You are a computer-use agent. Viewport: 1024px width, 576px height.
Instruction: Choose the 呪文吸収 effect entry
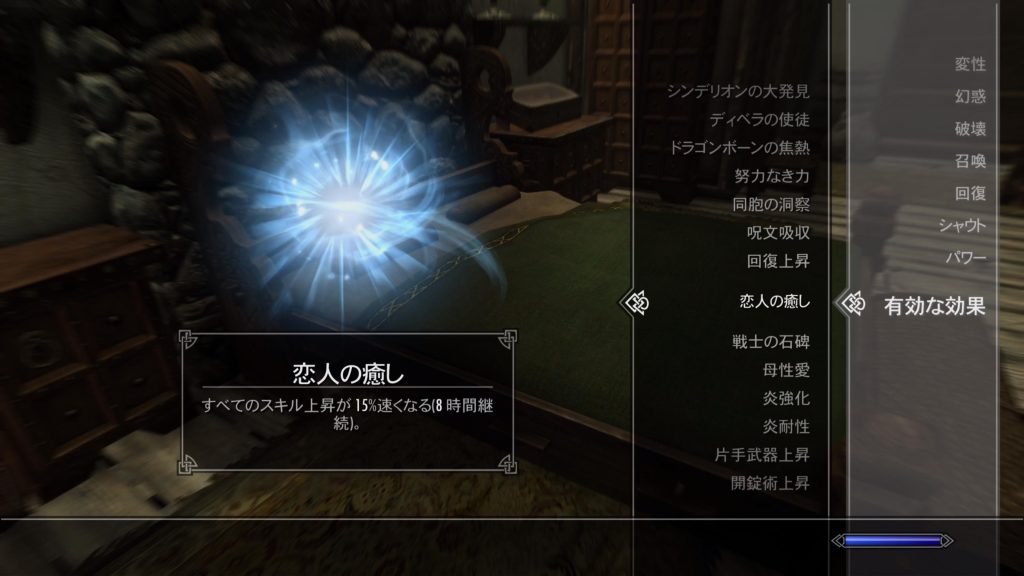[778, 233]
